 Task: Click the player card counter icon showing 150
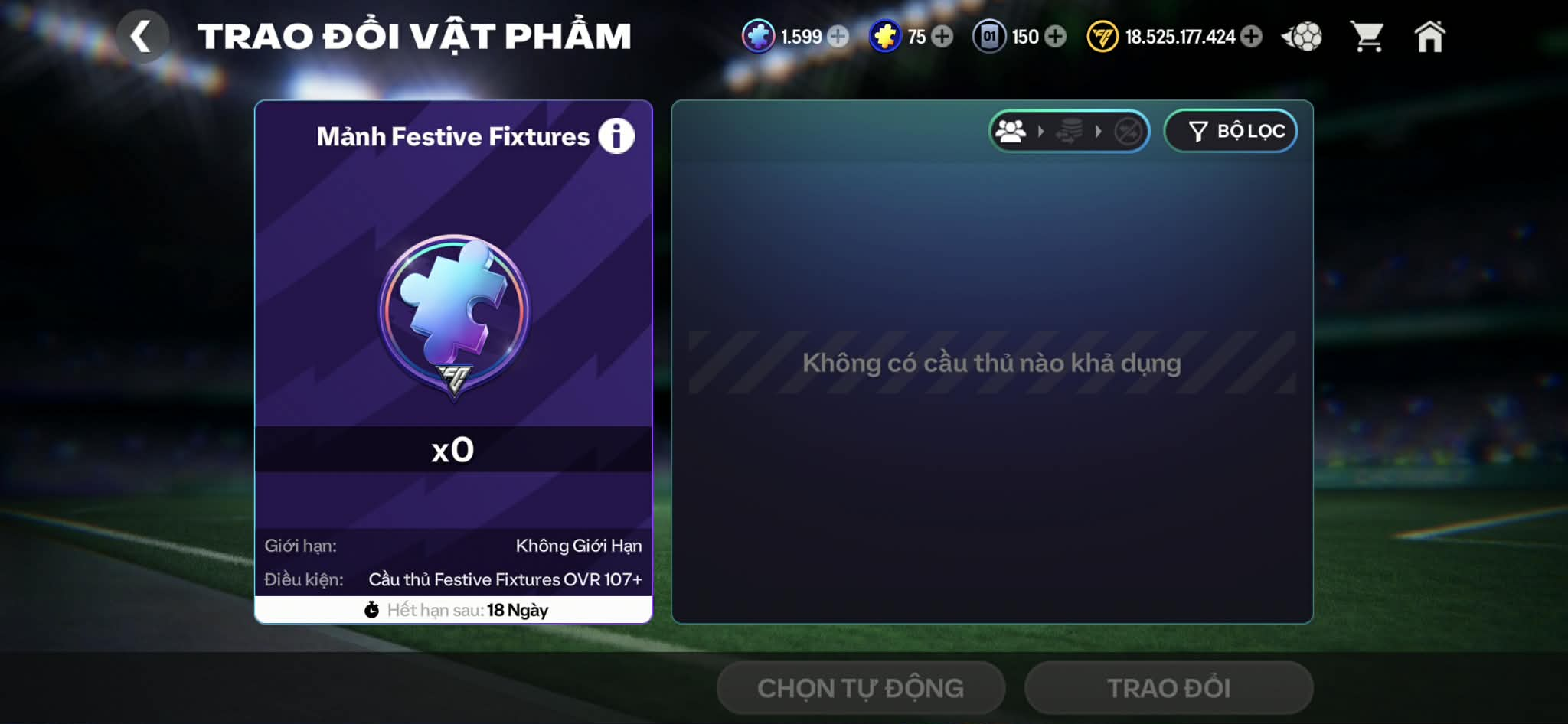point(989,35)
